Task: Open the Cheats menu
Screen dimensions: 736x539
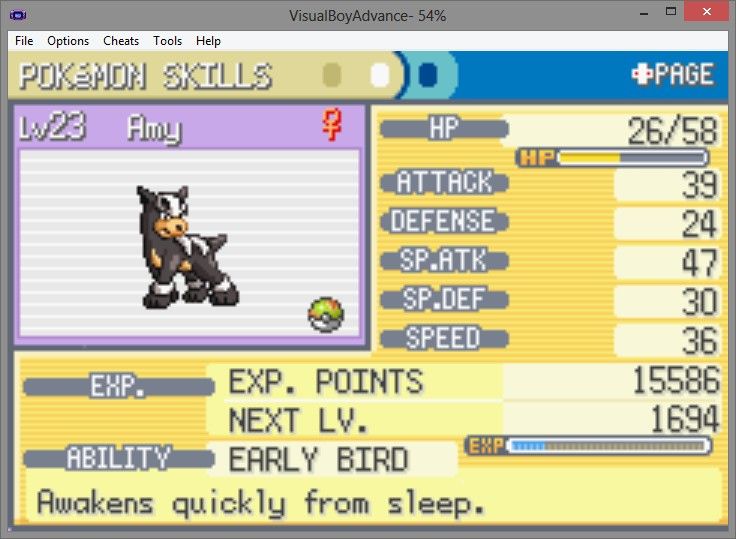Action: [121, 41]
